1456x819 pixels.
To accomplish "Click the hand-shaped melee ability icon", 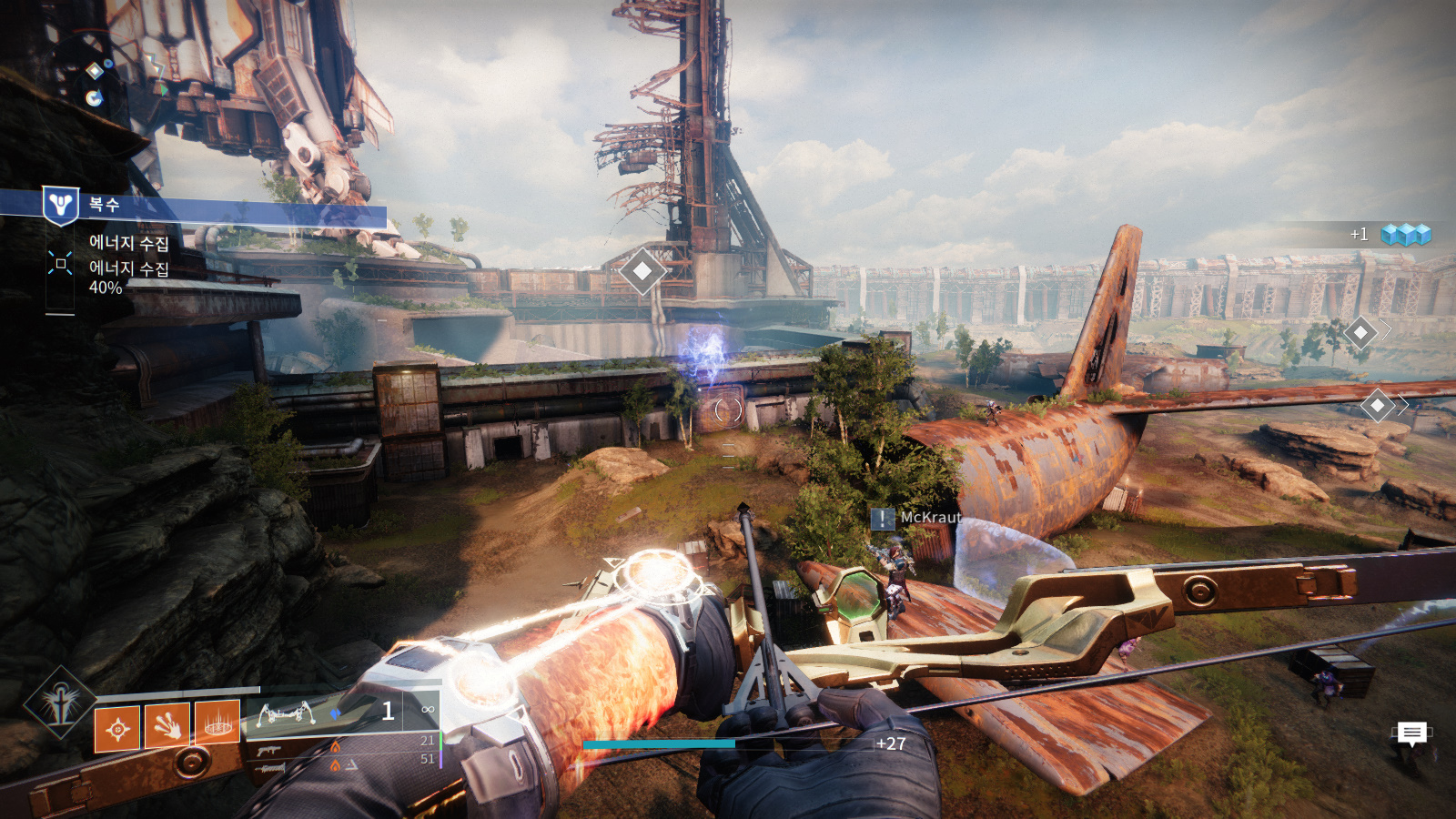I will click(167, 725).
